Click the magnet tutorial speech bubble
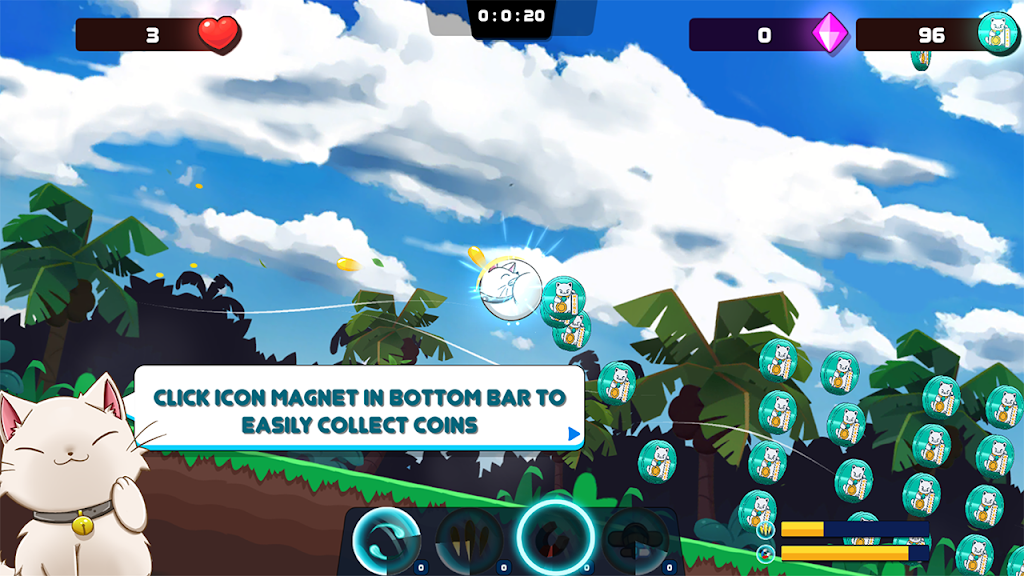This screenshot has height=576, width=1024. click(x=358, y=410)
